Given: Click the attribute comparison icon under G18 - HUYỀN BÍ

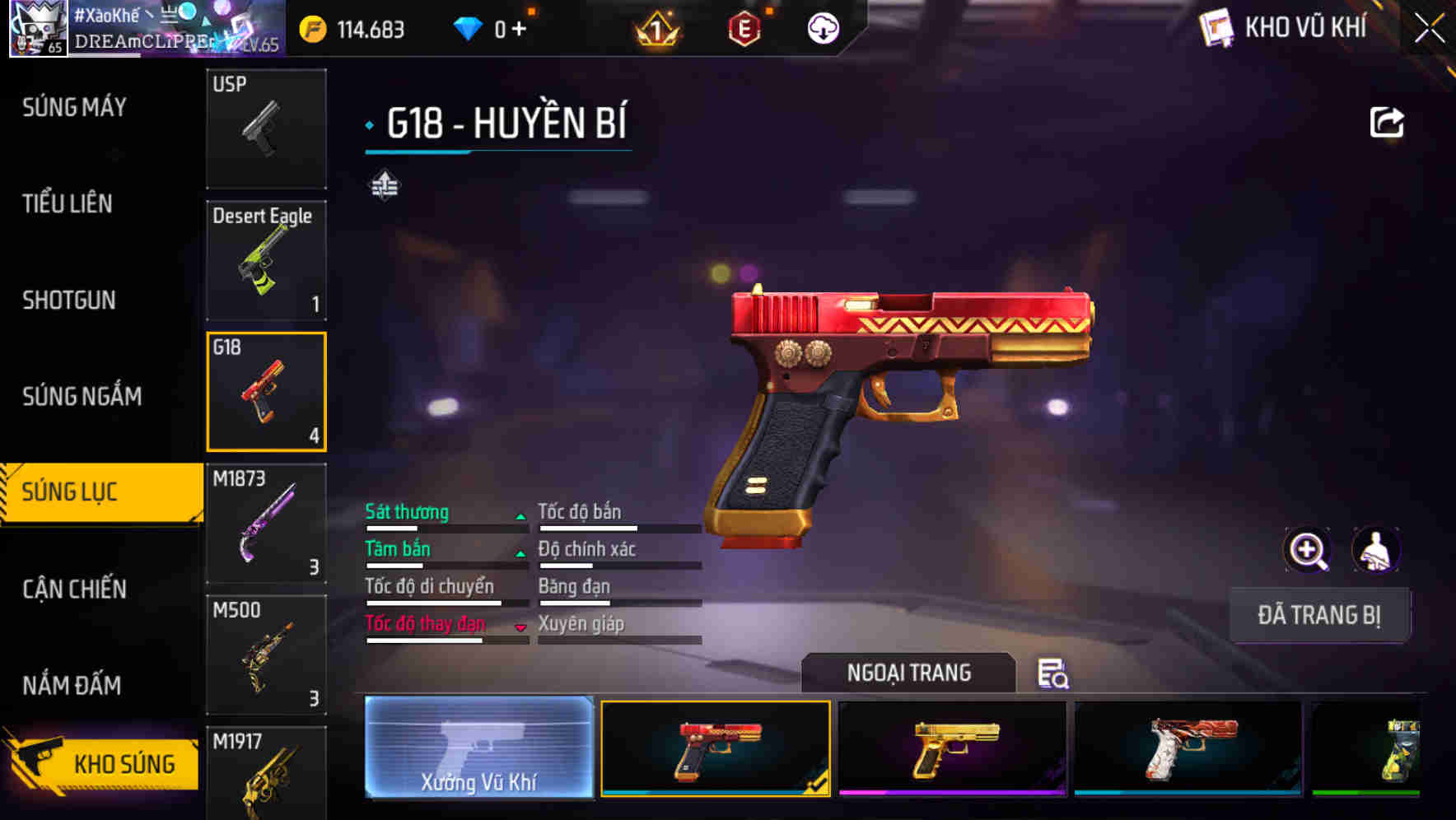Looking at the screenshot, I should point(385,185).
